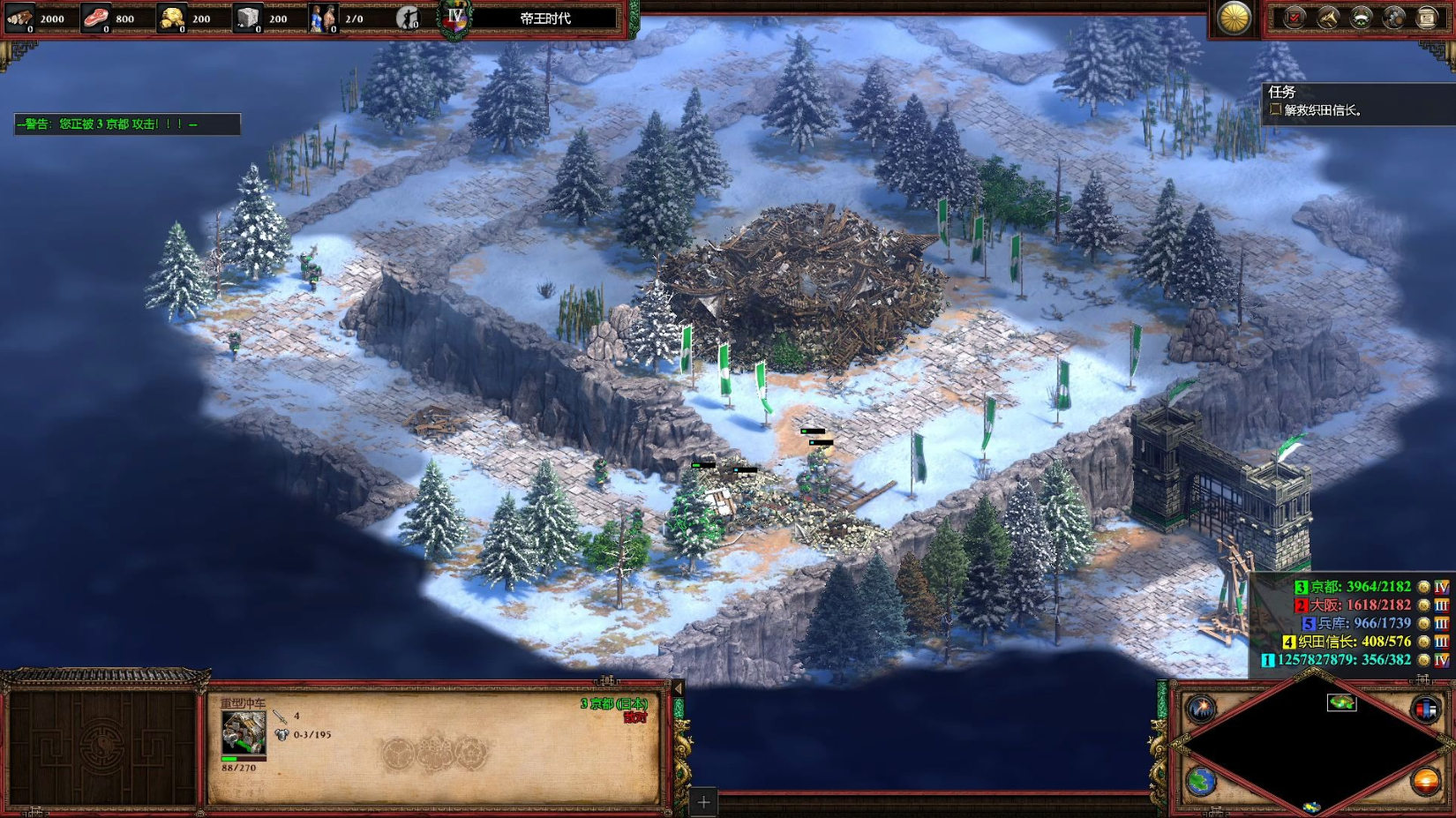The height and width of the screenshot is (818, 1456).
Task: Click the green explored area on the minimap
Action: point(1341,702)
